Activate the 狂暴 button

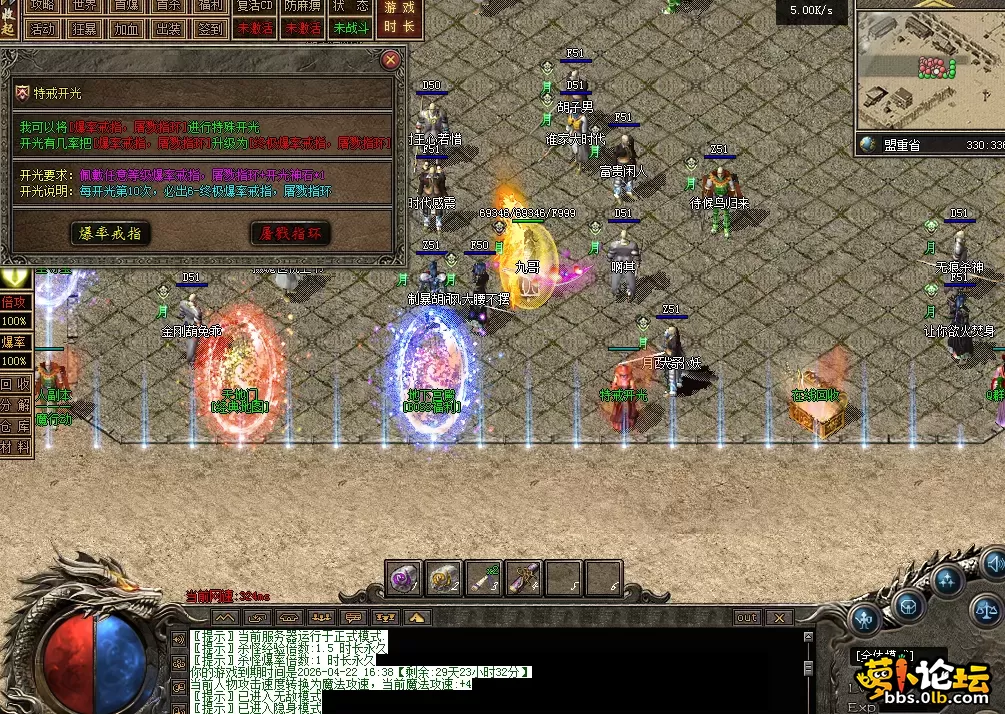coord(85,29)
